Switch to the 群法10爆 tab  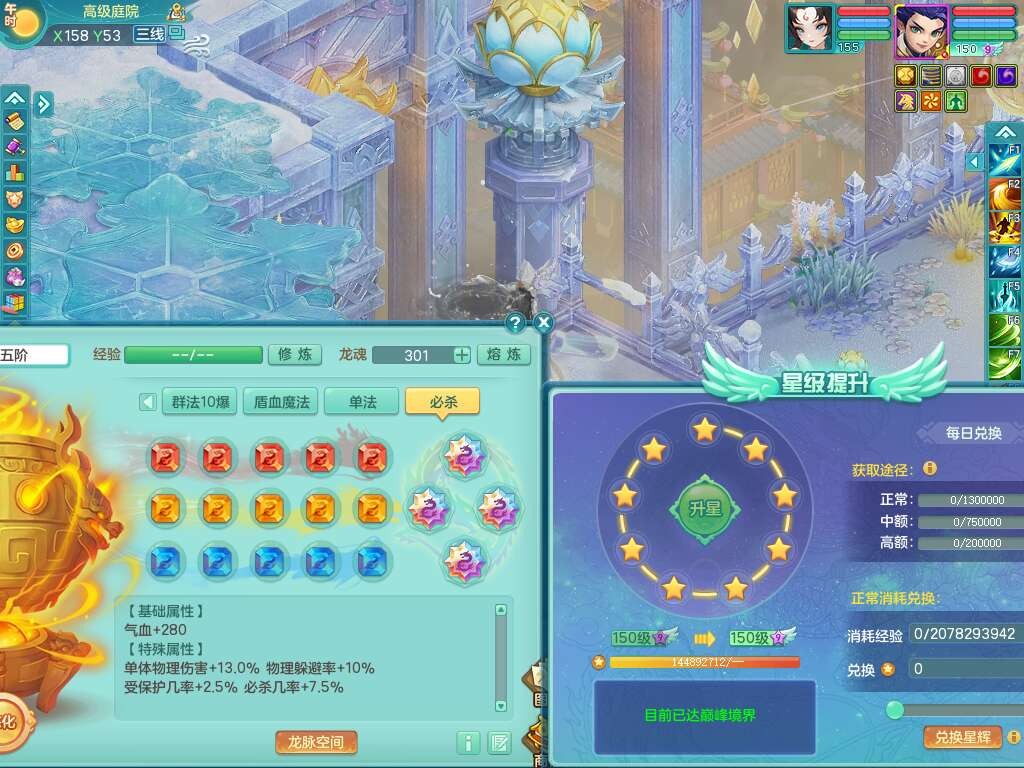point(198,402)
